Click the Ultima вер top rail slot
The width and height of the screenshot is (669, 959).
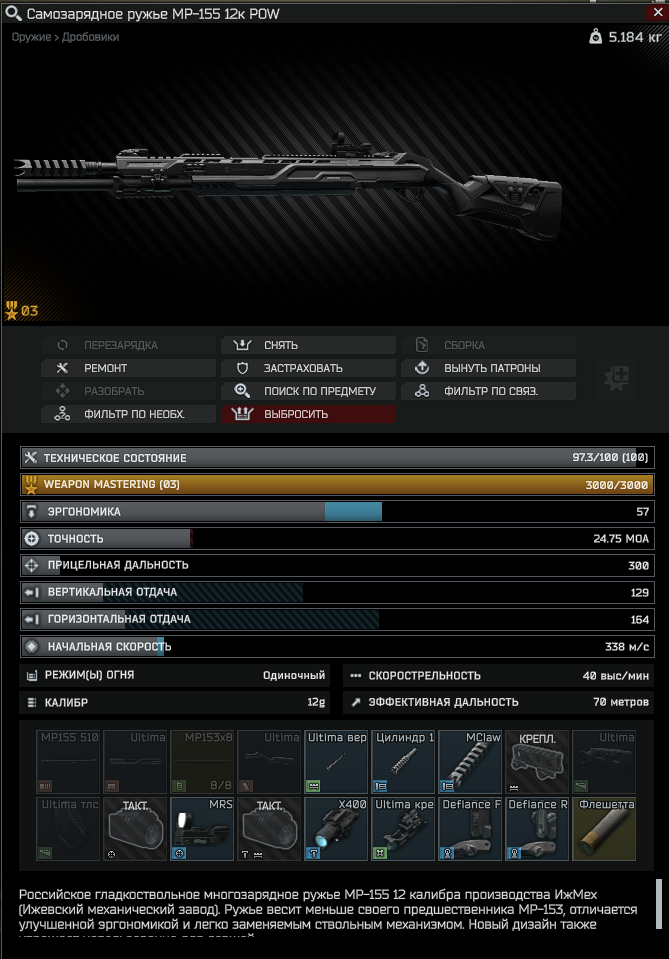click(x=335, y=761)
